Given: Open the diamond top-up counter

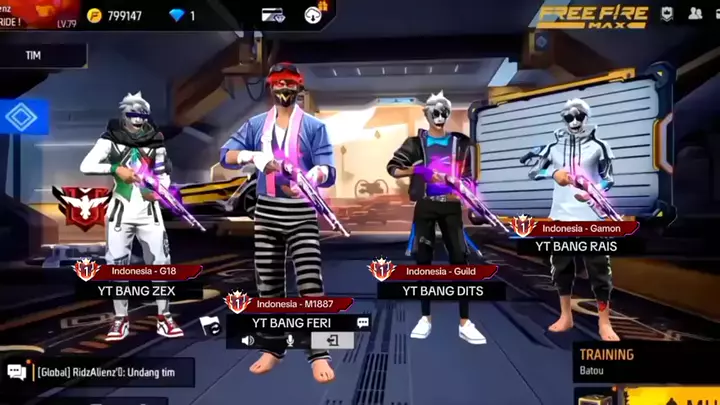Looking at the screenshot, I should pyautogui.click(x=181, y=16).
